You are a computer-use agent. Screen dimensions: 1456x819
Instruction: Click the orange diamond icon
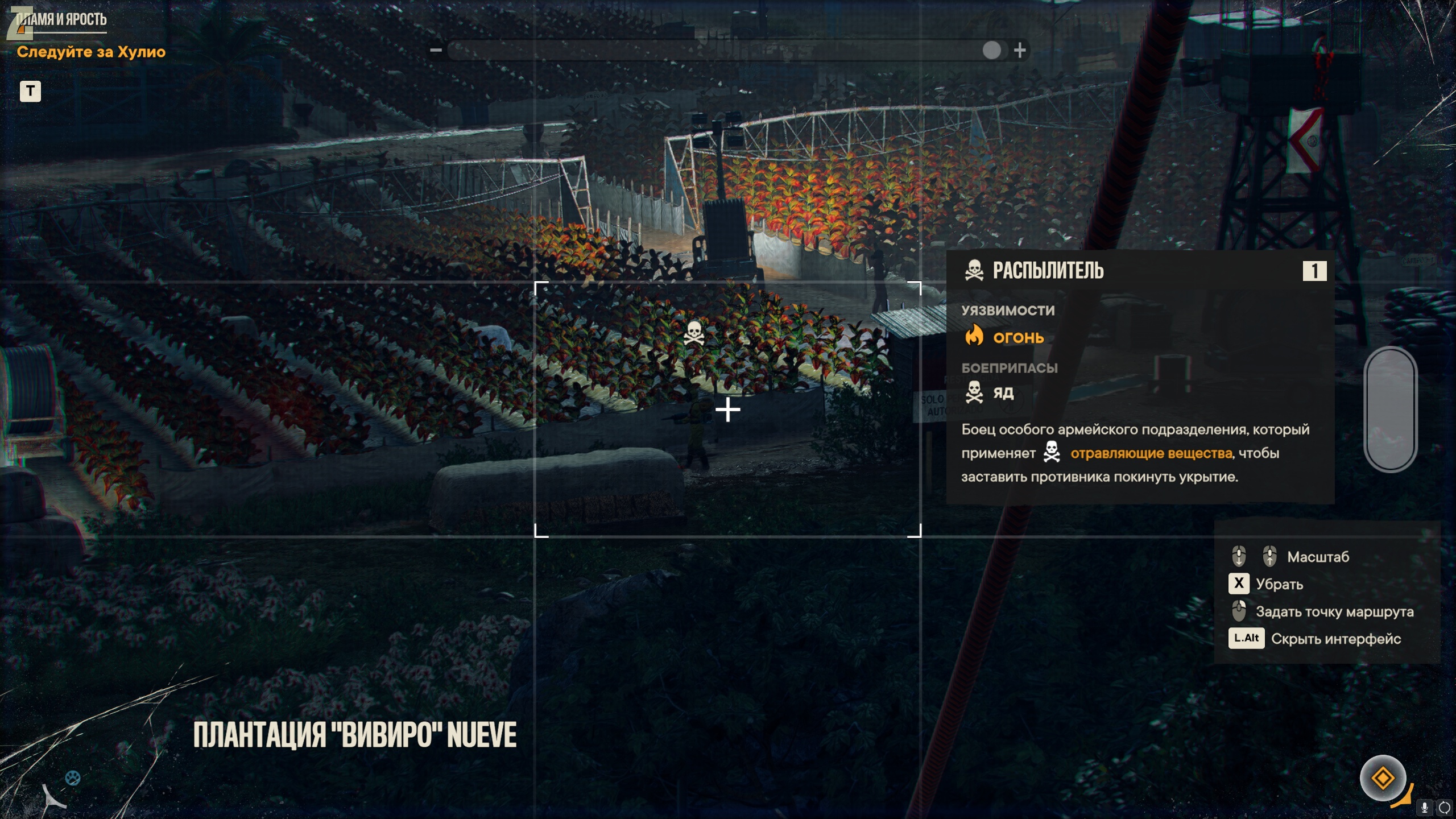1383,777
